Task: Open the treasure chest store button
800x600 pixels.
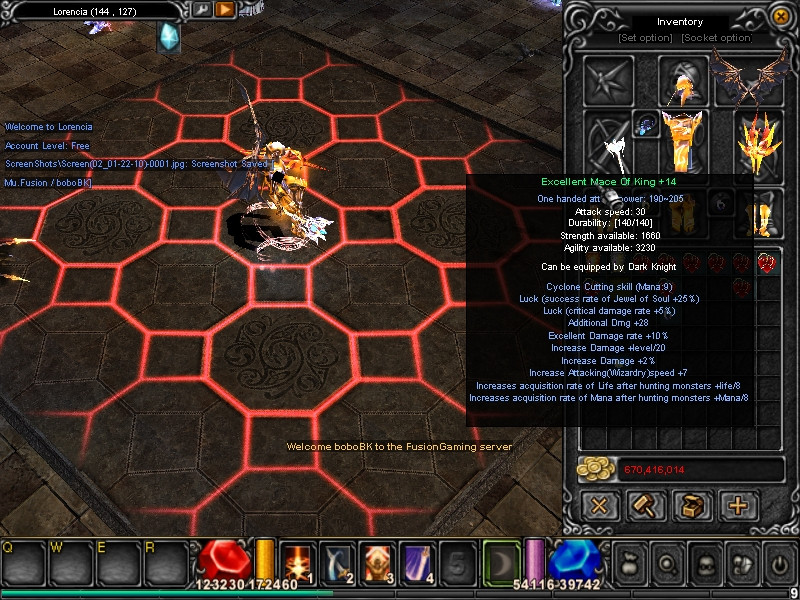Action: [692, 506]
